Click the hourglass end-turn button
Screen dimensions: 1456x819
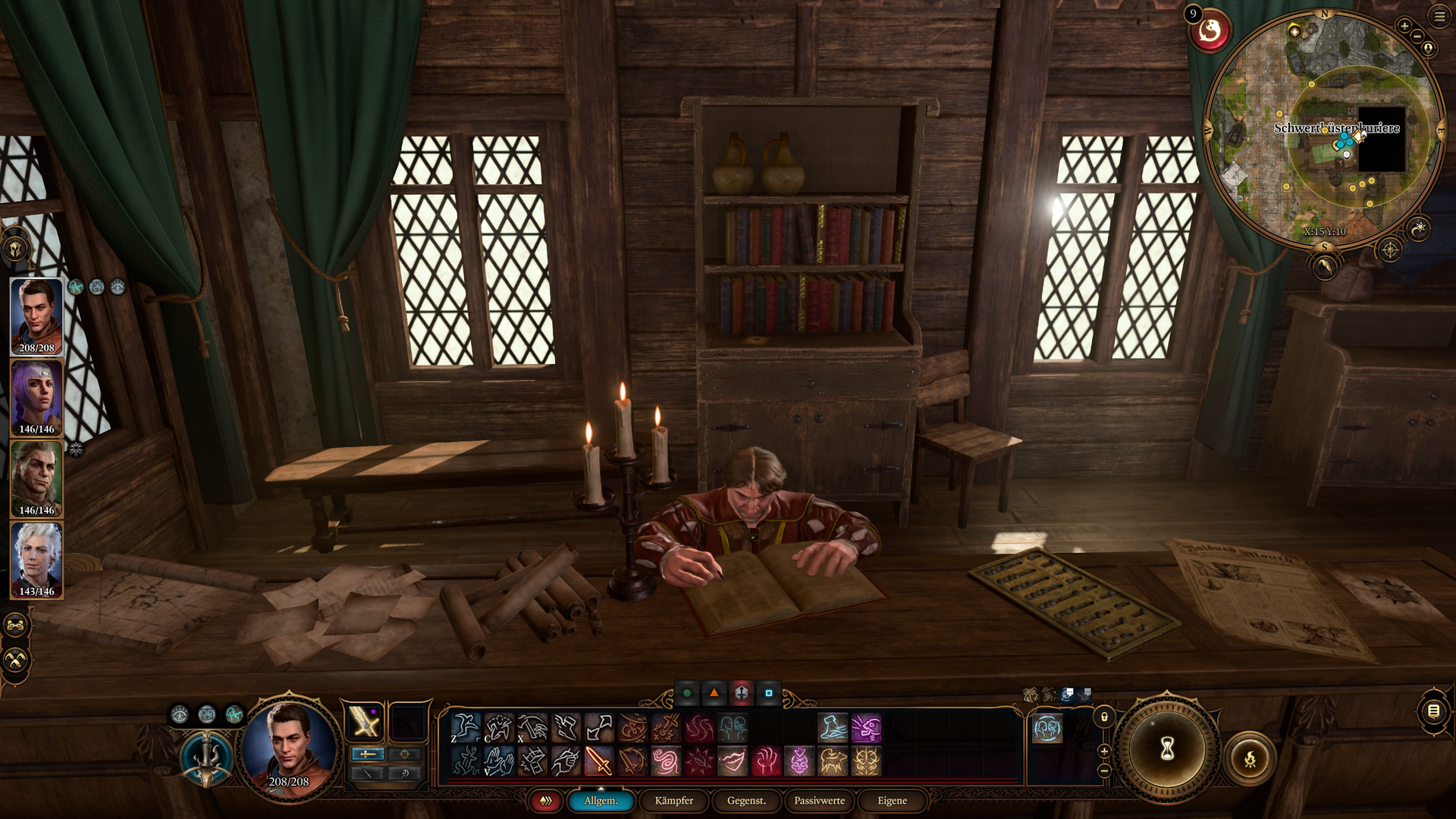pyautogui.click(x=1167, y=748)
